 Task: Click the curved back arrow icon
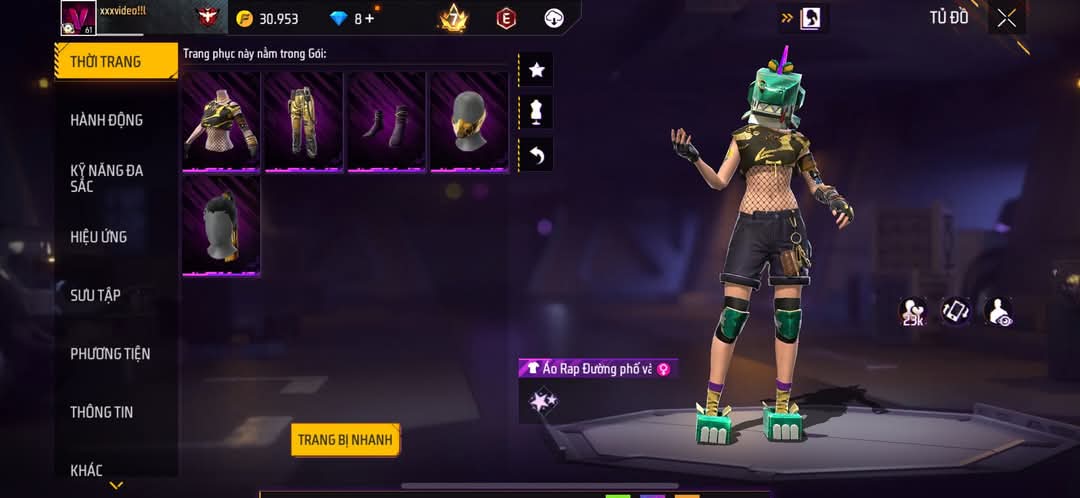point(537,155)
